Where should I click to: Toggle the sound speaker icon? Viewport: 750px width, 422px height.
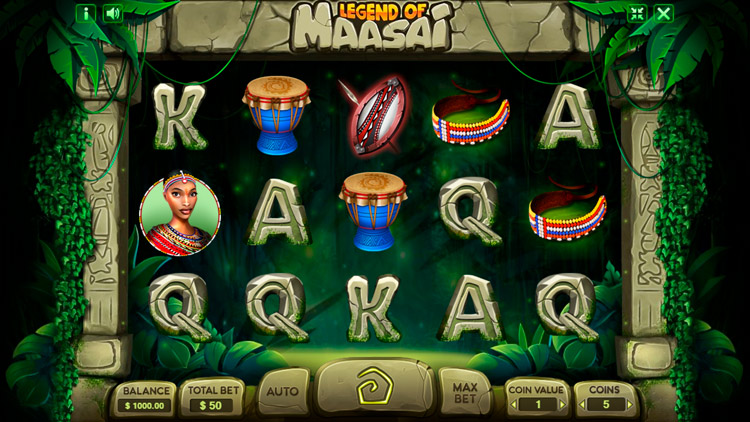coord(112,13)
